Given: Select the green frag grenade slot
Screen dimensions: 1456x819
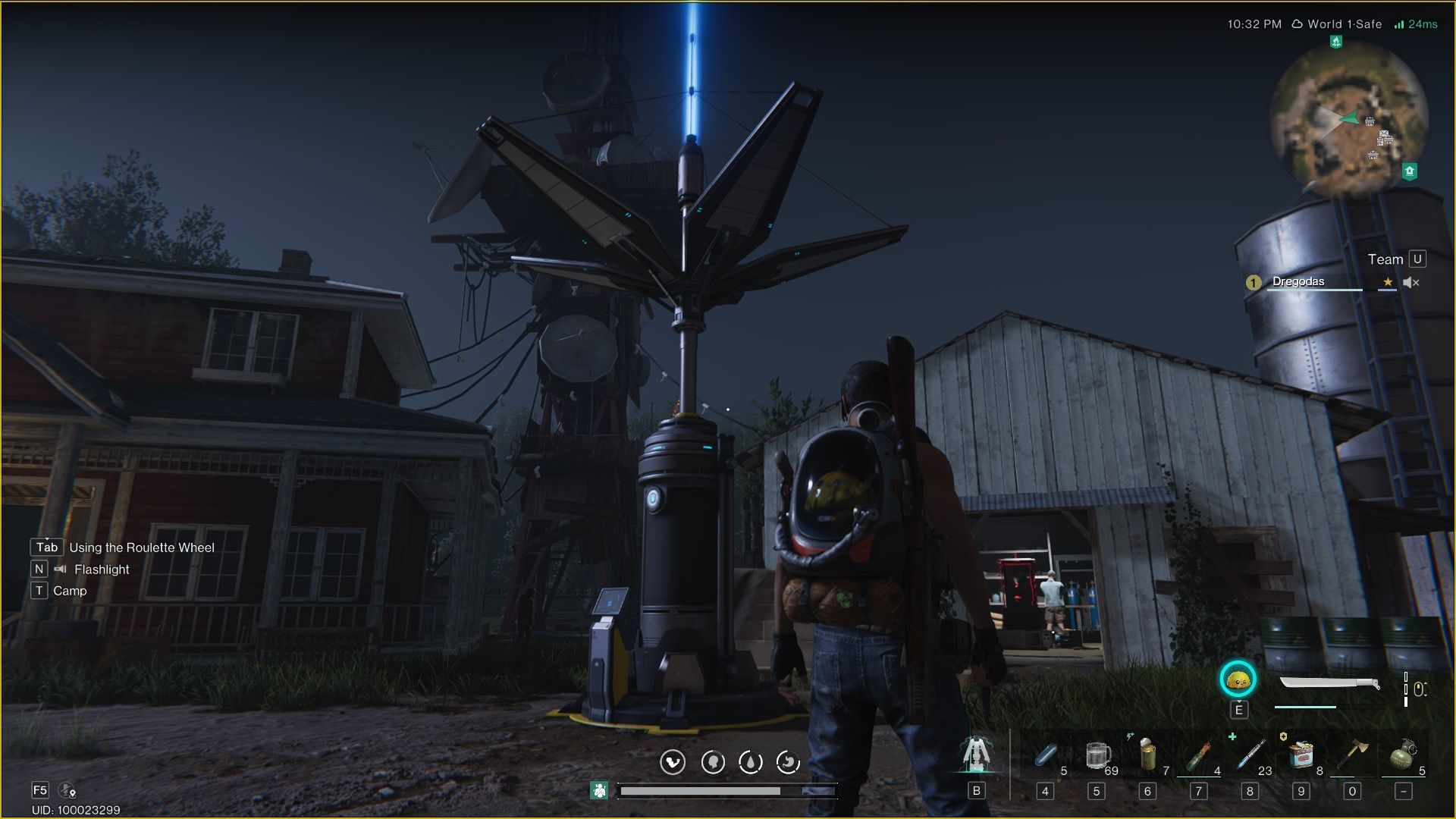Looking at the screenshot, I should [x=1403, y=755].
